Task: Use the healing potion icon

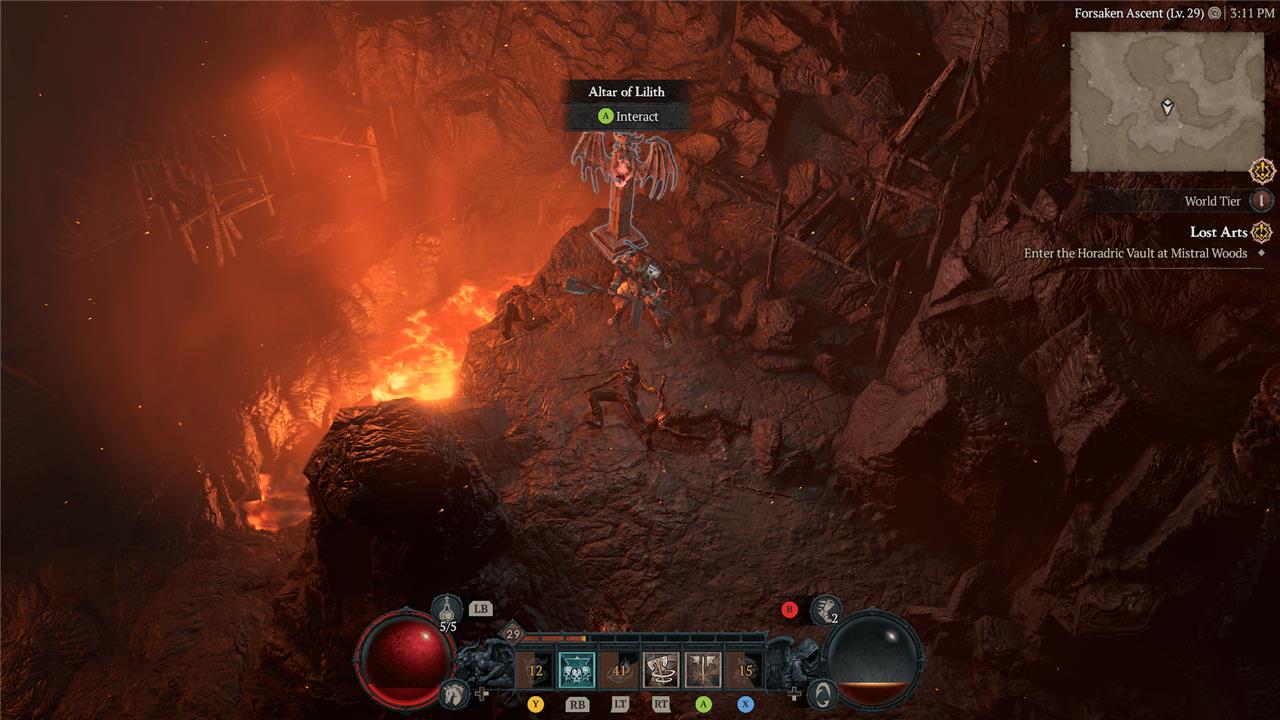Action: [447, 610]
